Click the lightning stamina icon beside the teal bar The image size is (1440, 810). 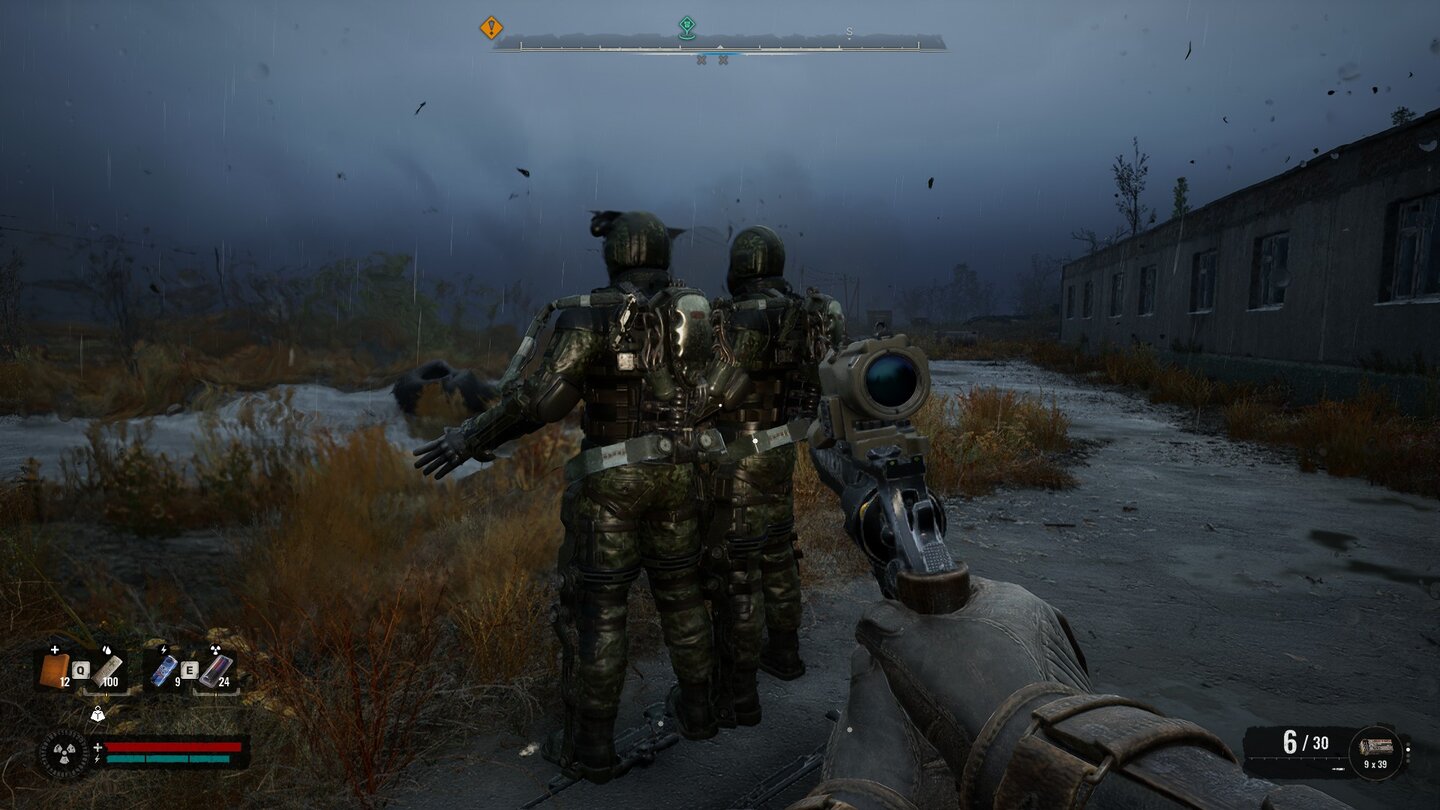coord(96,759)
